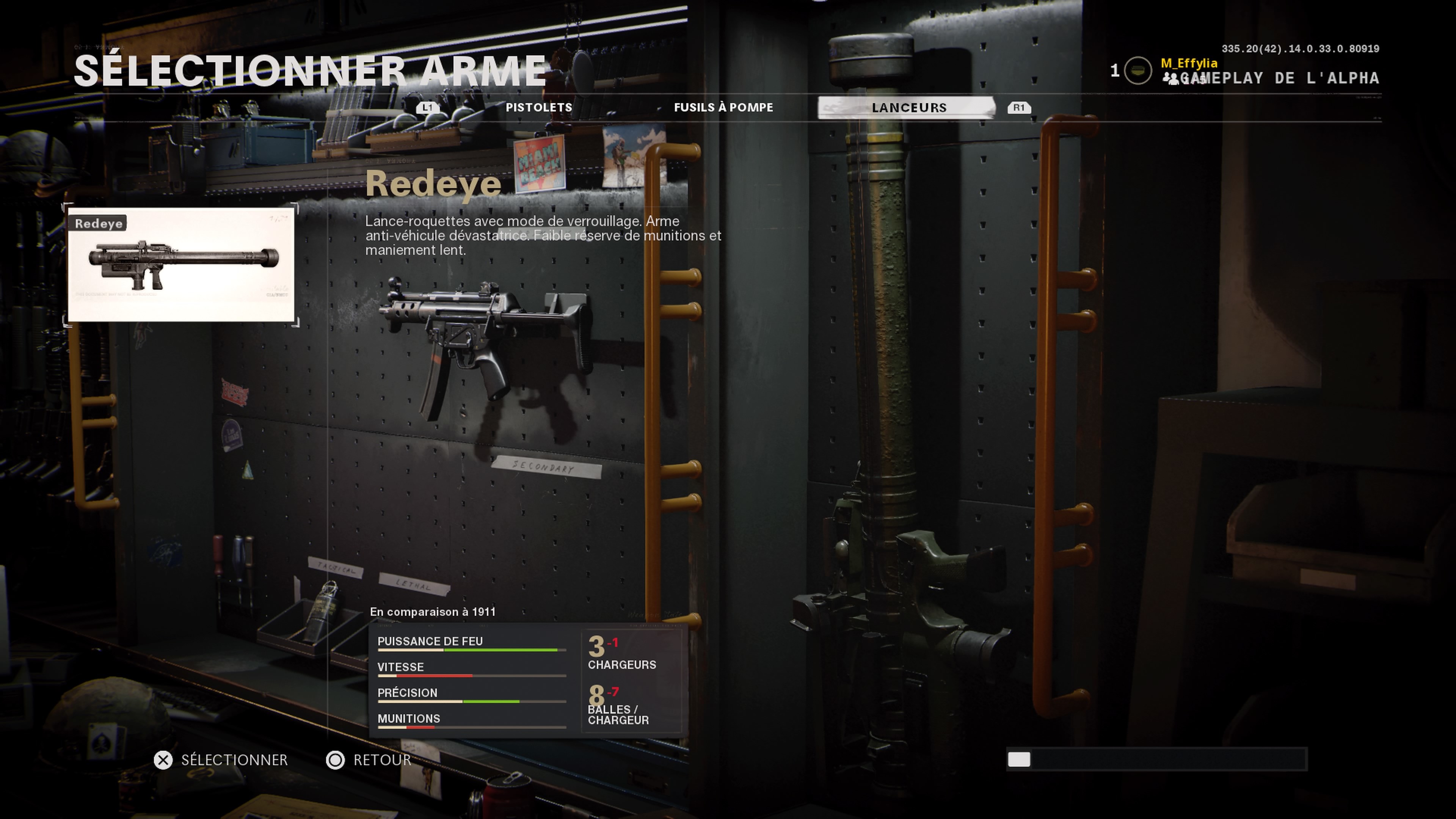Click the R1 shoulder button icon
Screen dimensions: 1456x819
coord(1019,107)
